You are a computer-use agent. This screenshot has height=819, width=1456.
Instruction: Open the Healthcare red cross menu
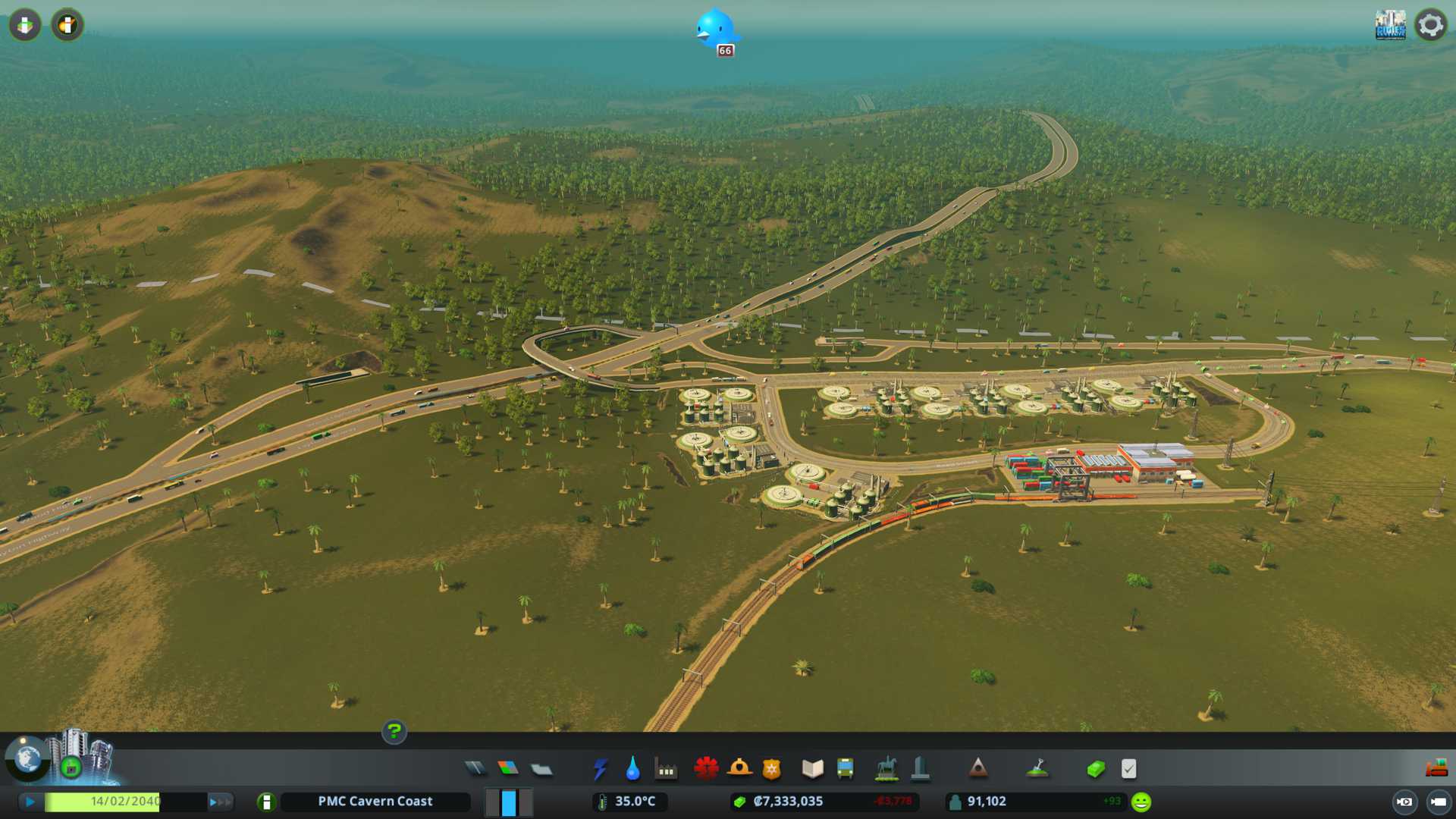[x=706, y=769]
